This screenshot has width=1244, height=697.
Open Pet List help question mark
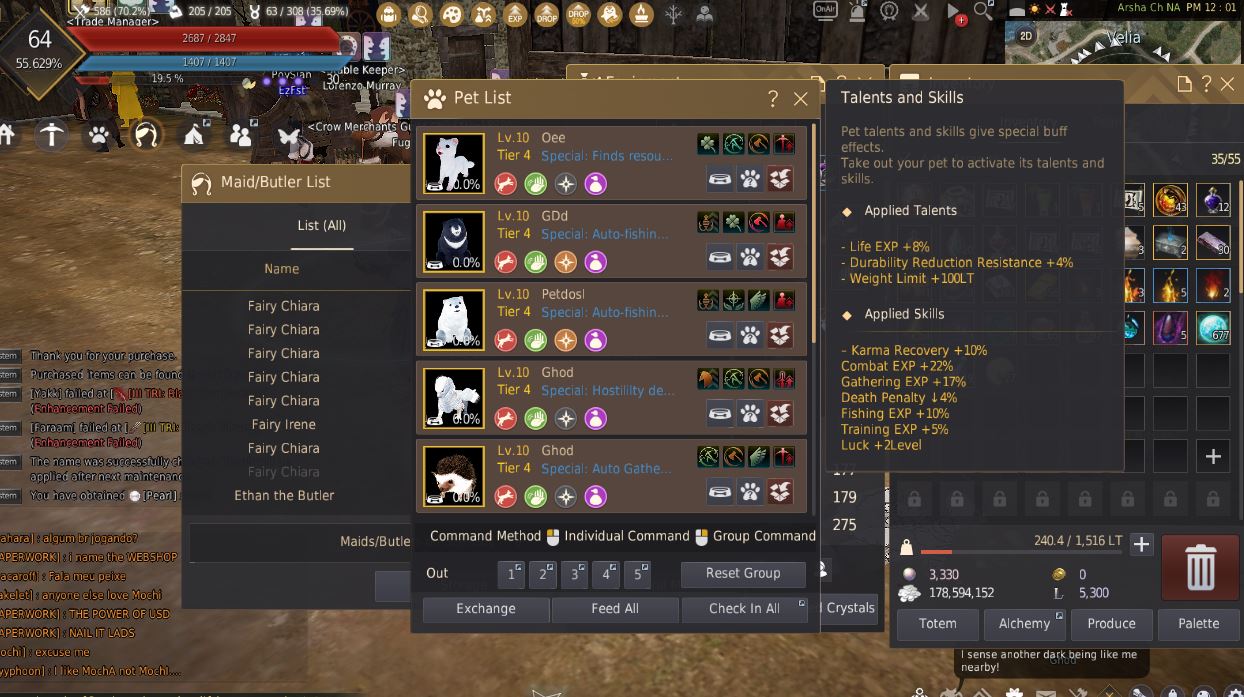(x=772, y=98)
